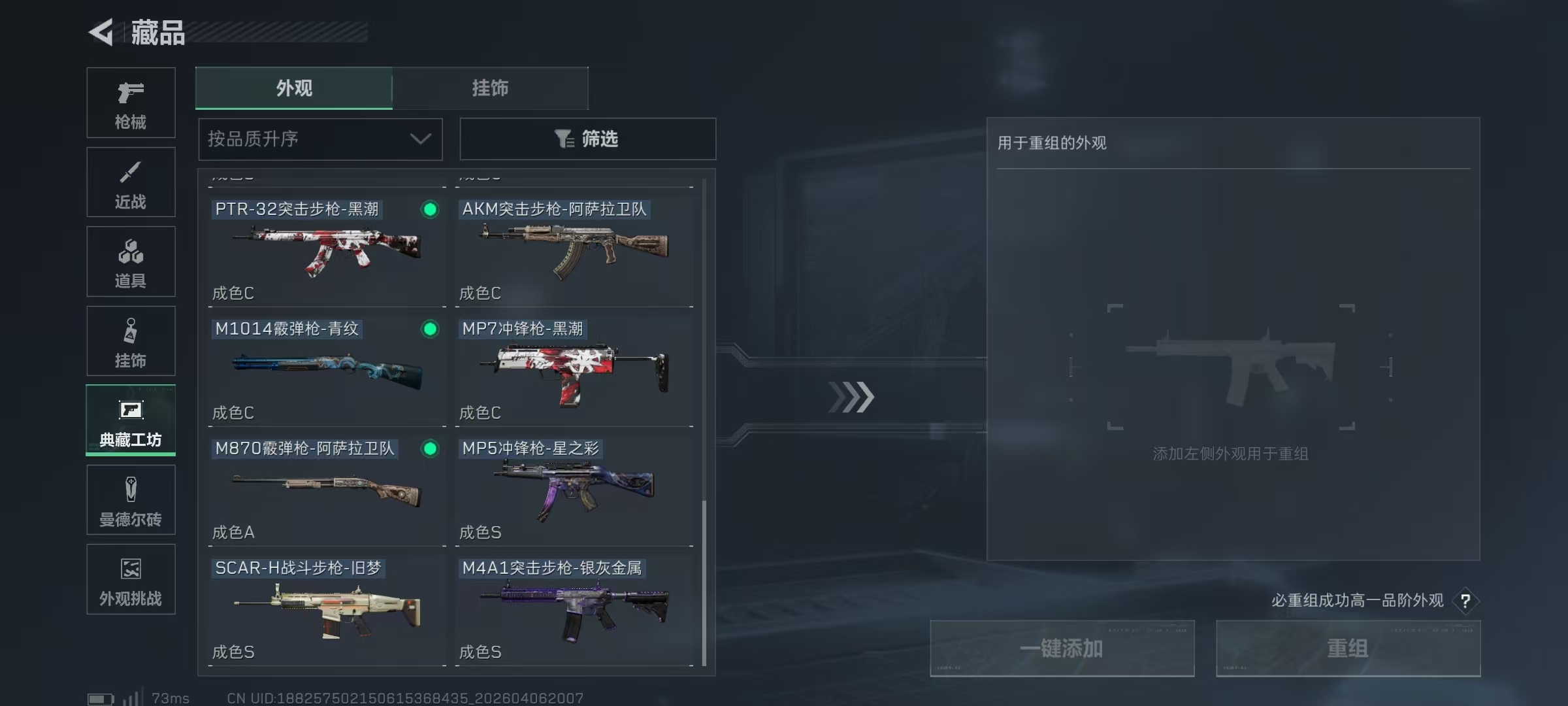The image size is (1568, 706).
Task: Open the 外观挑战 appearance challenge section
Action: [131, 580]
